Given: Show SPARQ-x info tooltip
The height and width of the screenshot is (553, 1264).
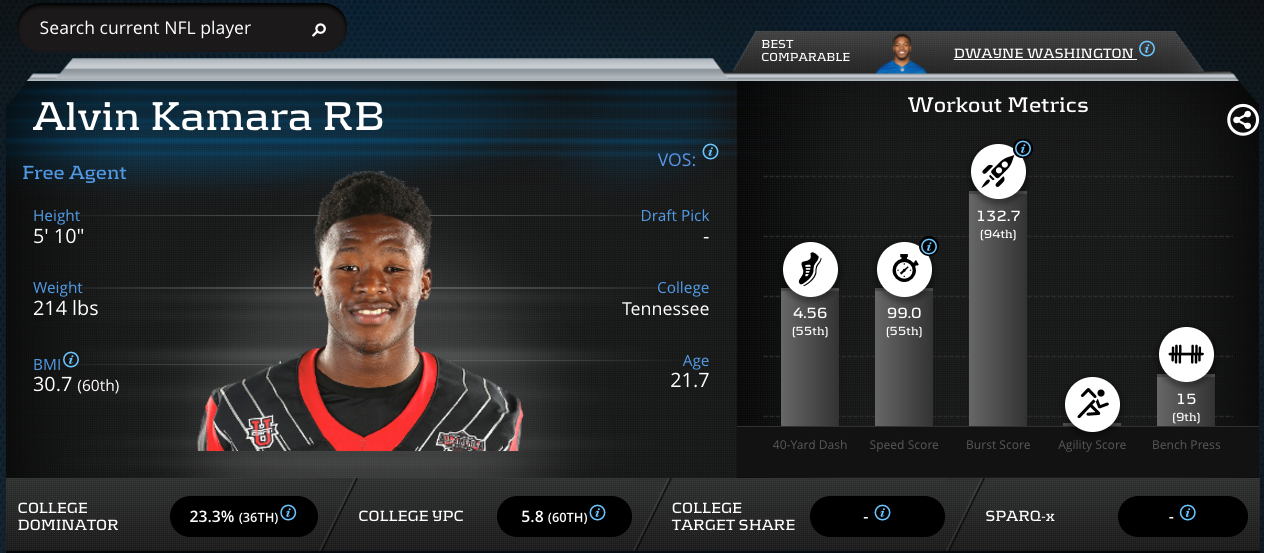Looking at the screenshot, I should coord(1188,513).
